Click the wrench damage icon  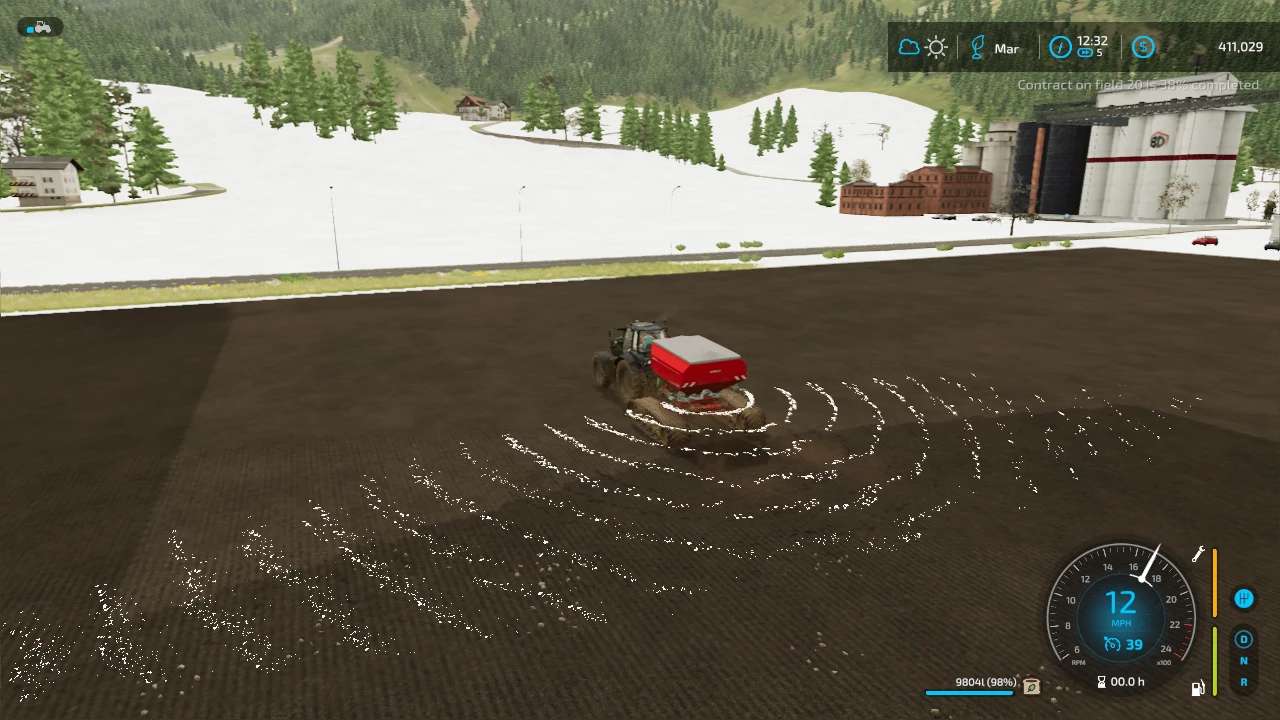point(1198,554)
